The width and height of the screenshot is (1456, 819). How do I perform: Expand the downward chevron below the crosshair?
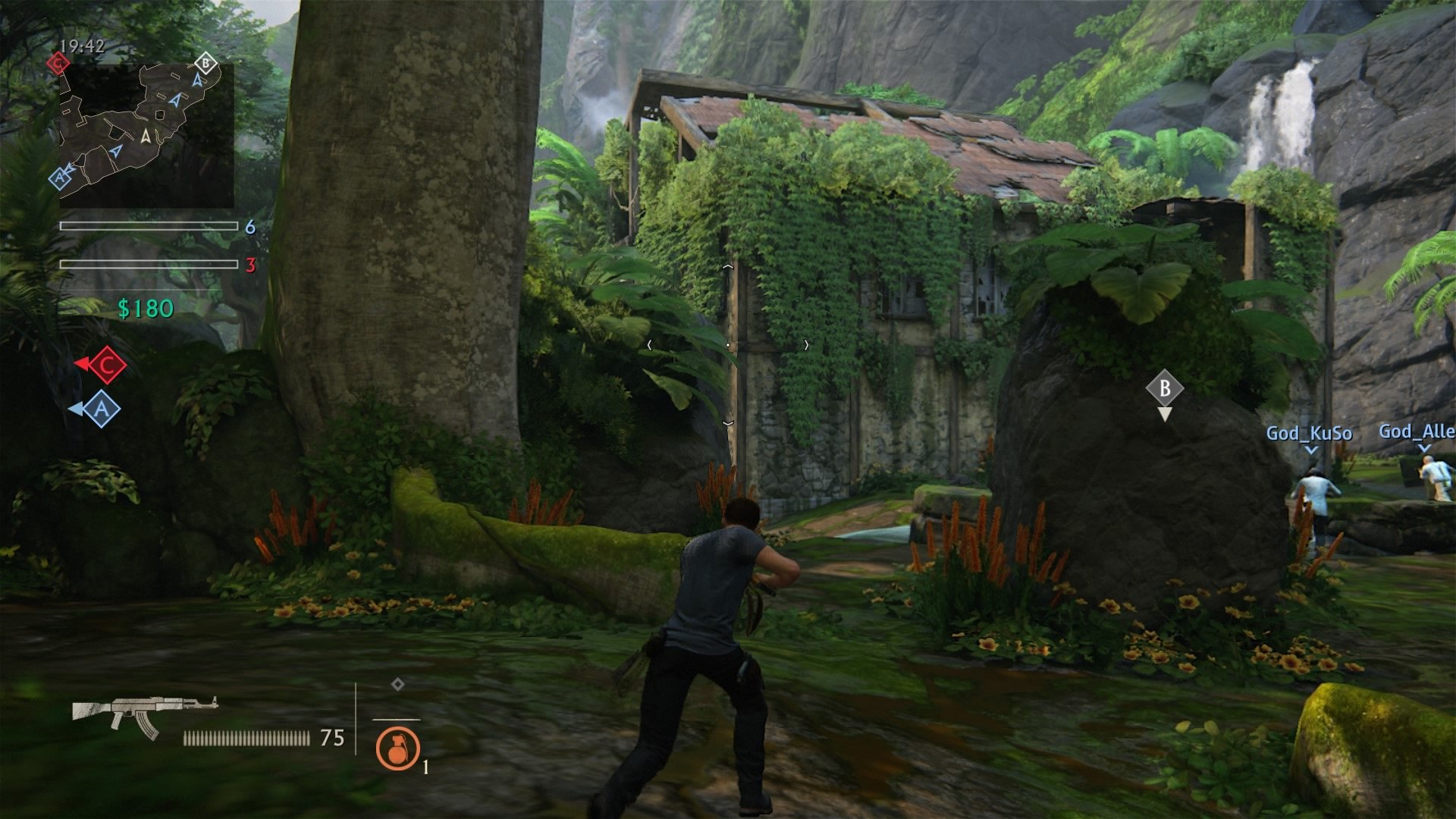click(730, 422)
